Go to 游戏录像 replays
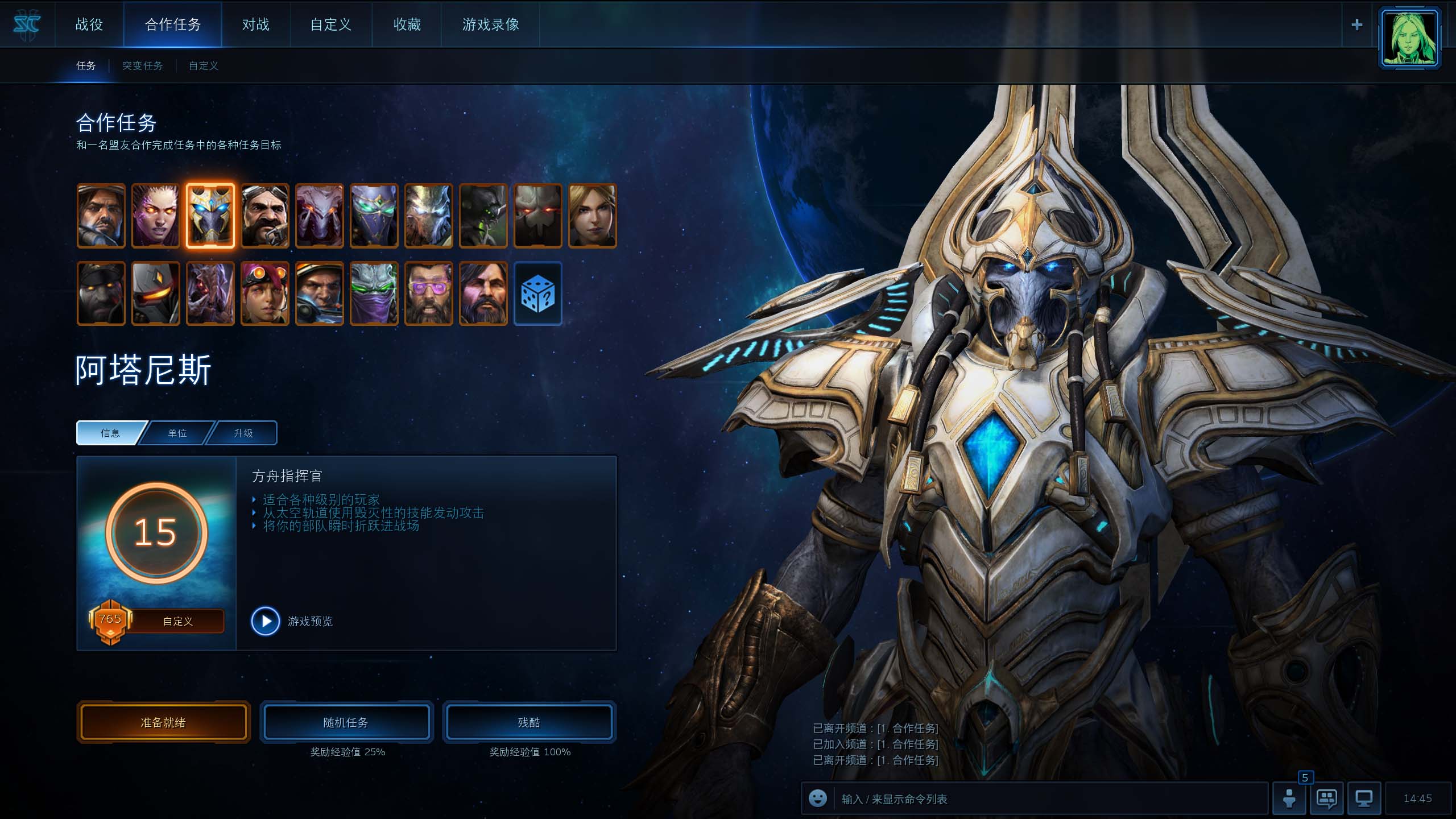Screen dimensions: 1456x819 pos(490,24)
